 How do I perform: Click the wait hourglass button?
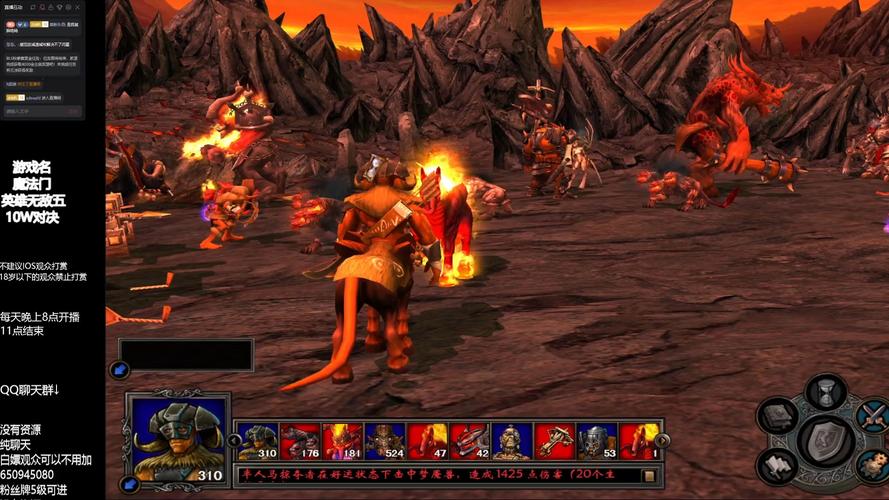[825, 393]
